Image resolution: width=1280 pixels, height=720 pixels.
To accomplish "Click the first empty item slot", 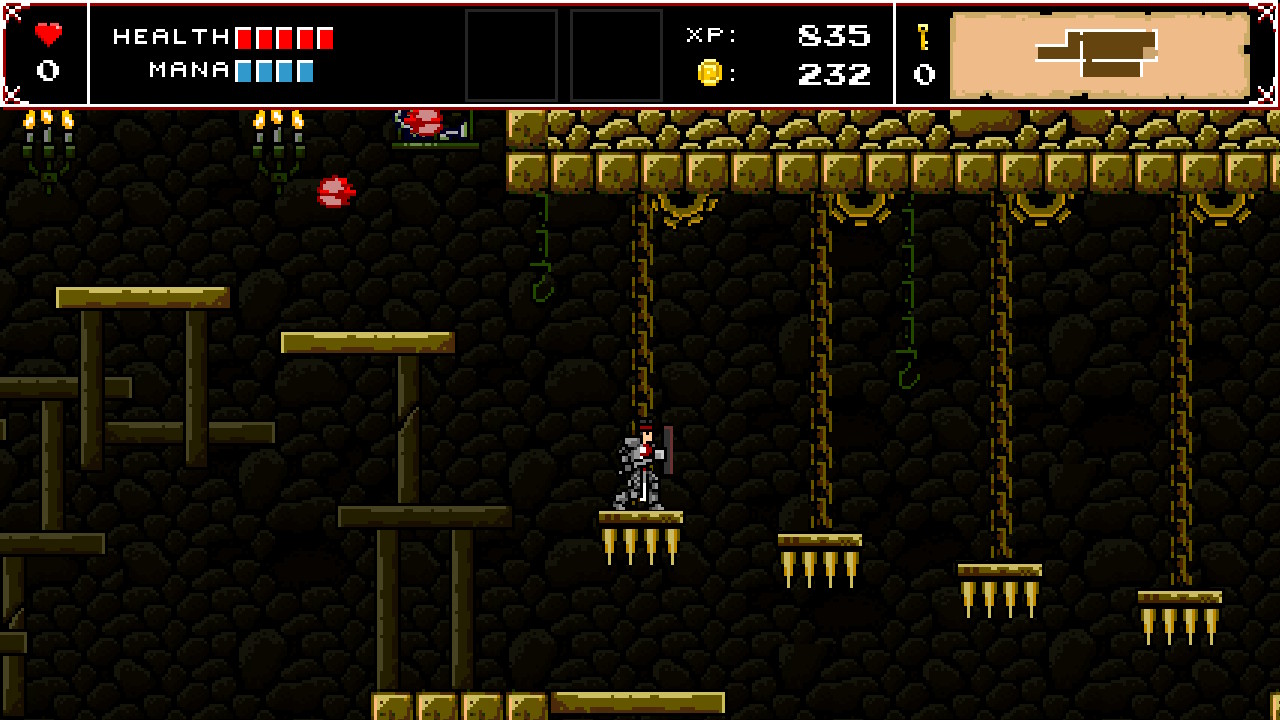I will [512, 55].
